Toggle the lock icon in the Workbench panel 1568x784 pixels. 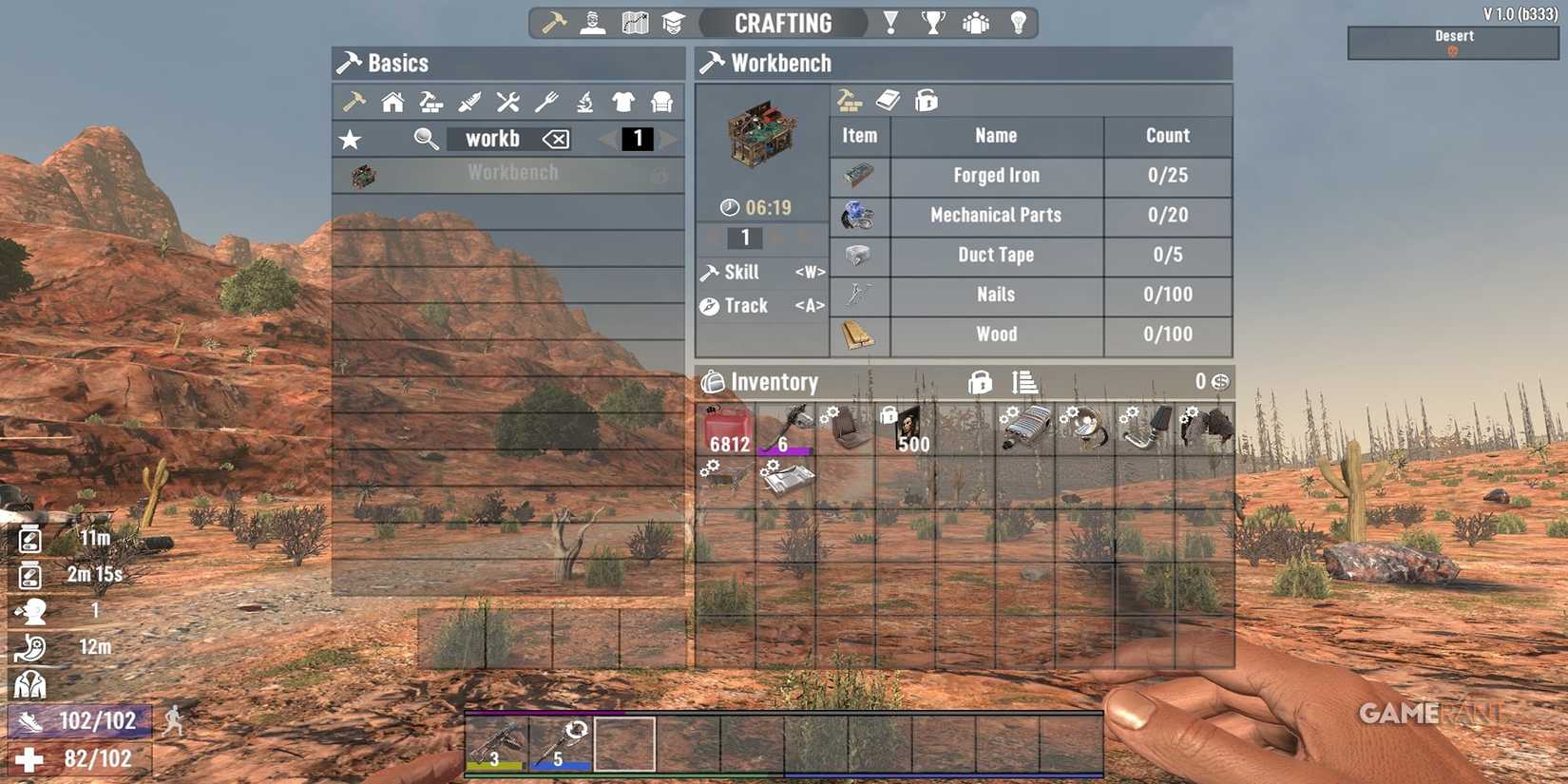coord(927,100)
